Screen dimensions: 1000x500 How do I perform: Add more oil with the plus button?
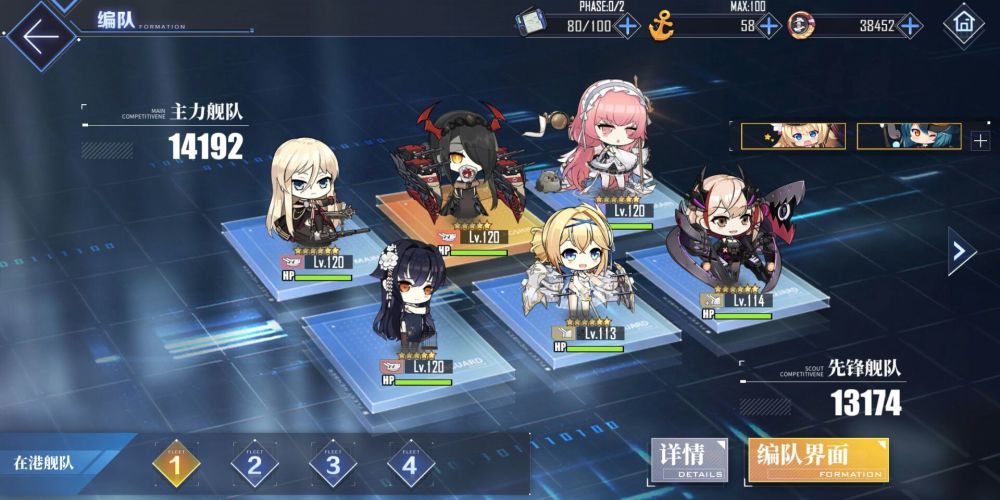pyautogui.click(x=627, y=26)
